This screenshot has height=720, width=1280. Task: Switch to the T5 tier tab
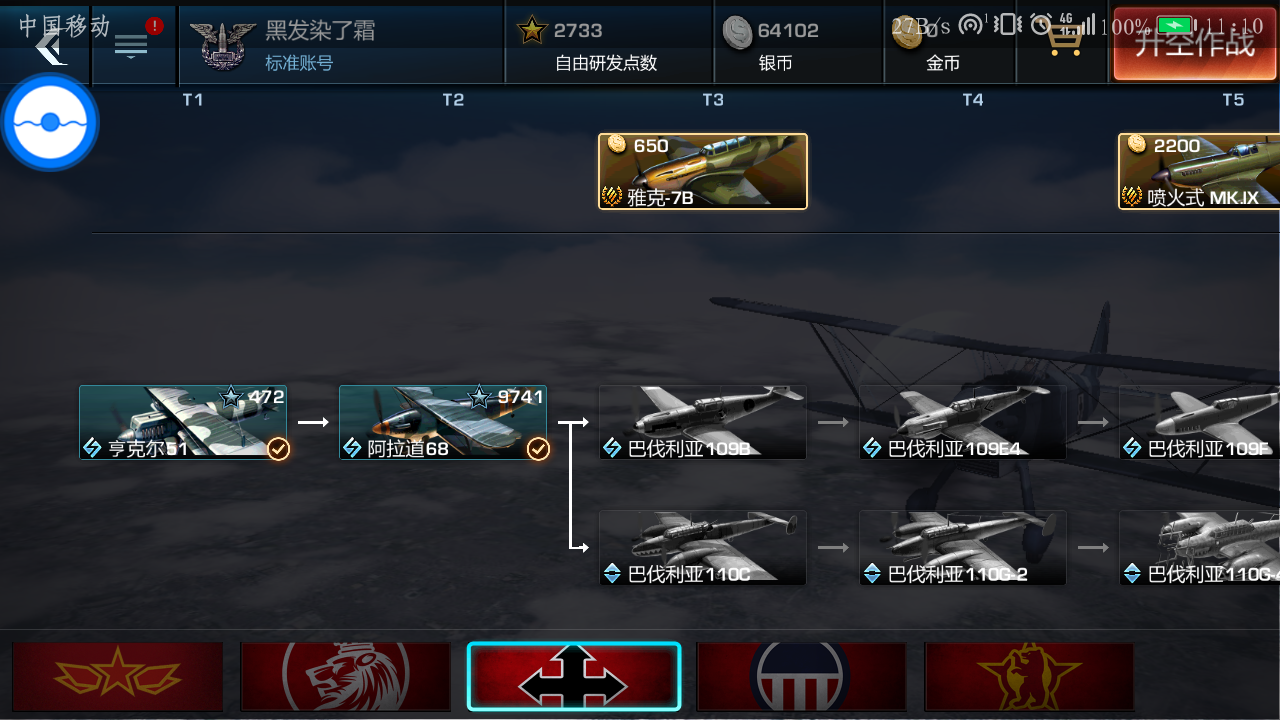(x=1233, y=100)
